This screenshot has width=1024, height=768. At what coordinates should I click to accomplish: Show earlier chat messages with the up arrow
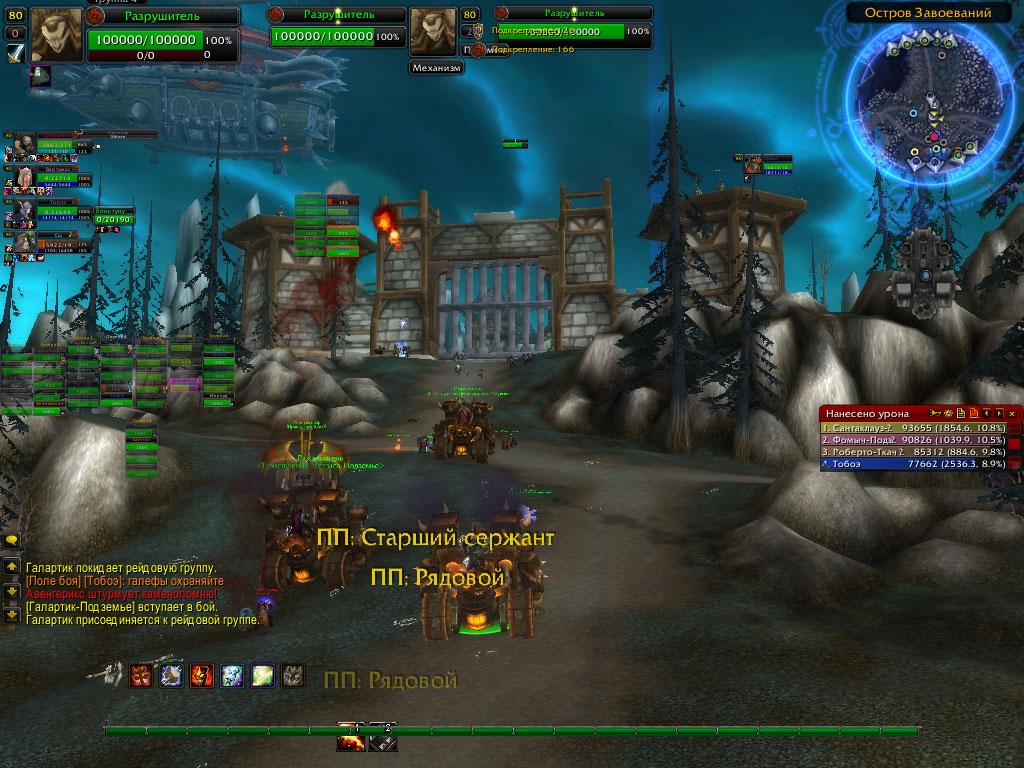[x=12, y=566]
